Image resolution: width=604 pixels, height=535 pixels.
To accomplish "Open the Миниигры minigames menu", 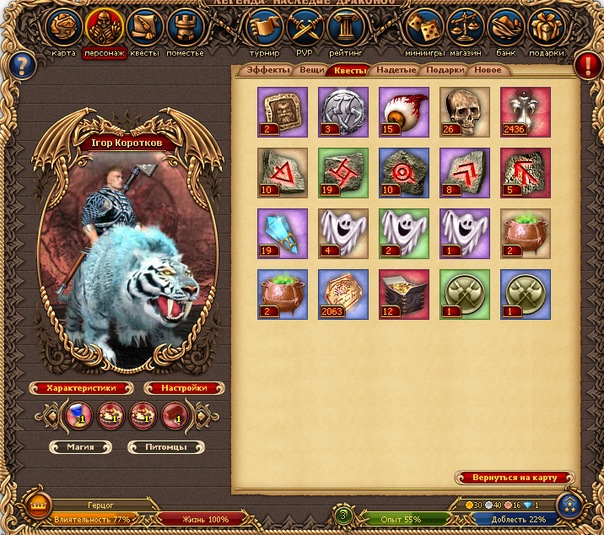I will click(x=425, y=27).
